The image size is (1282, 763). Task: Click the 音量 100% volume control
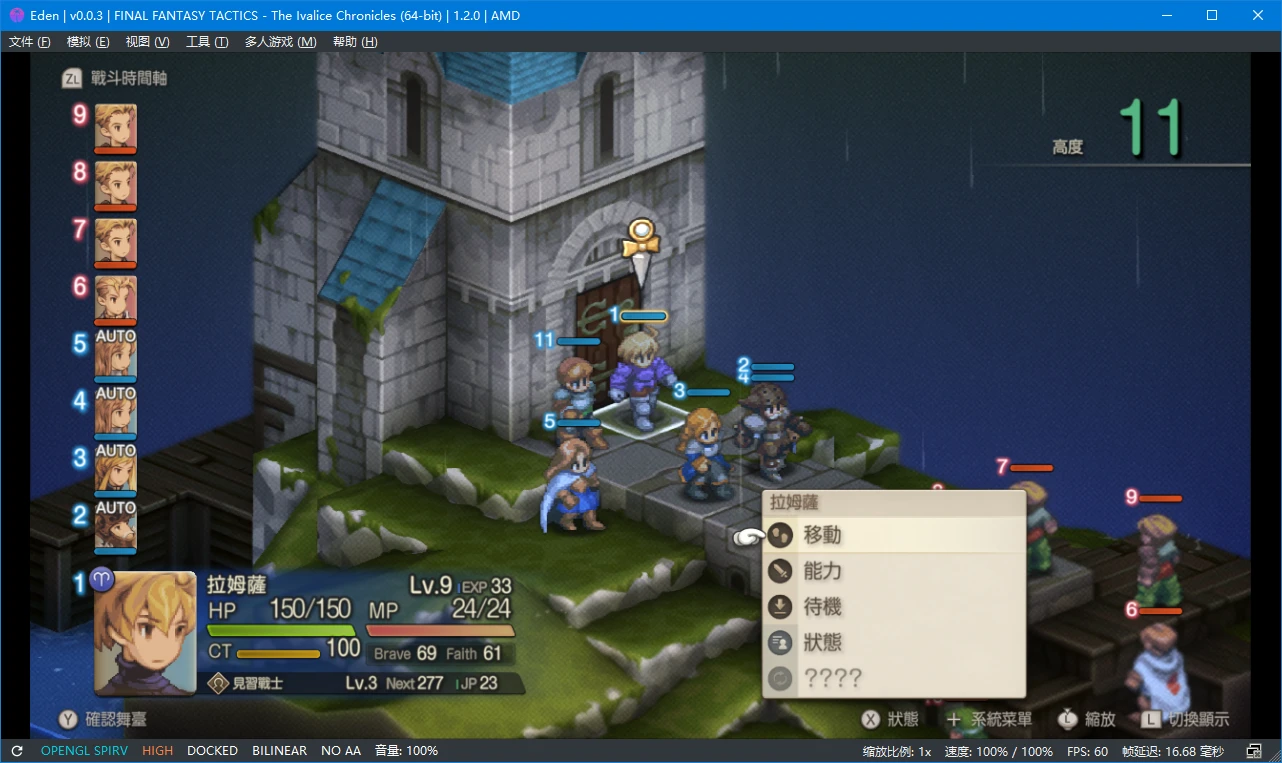tap(406, 751)
